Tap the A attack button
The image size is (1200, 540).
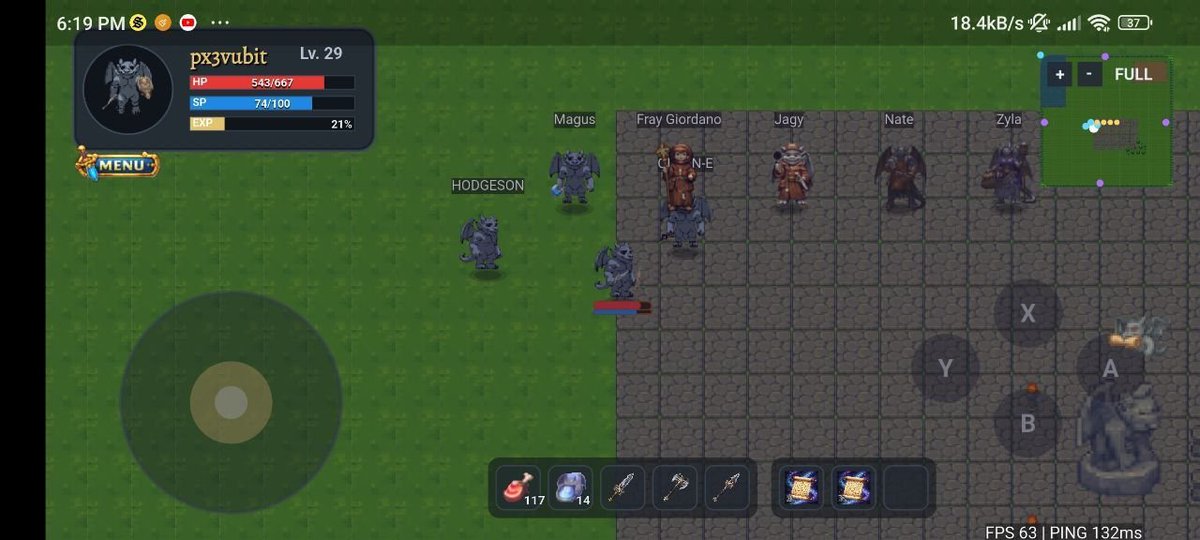(1110, 368)
